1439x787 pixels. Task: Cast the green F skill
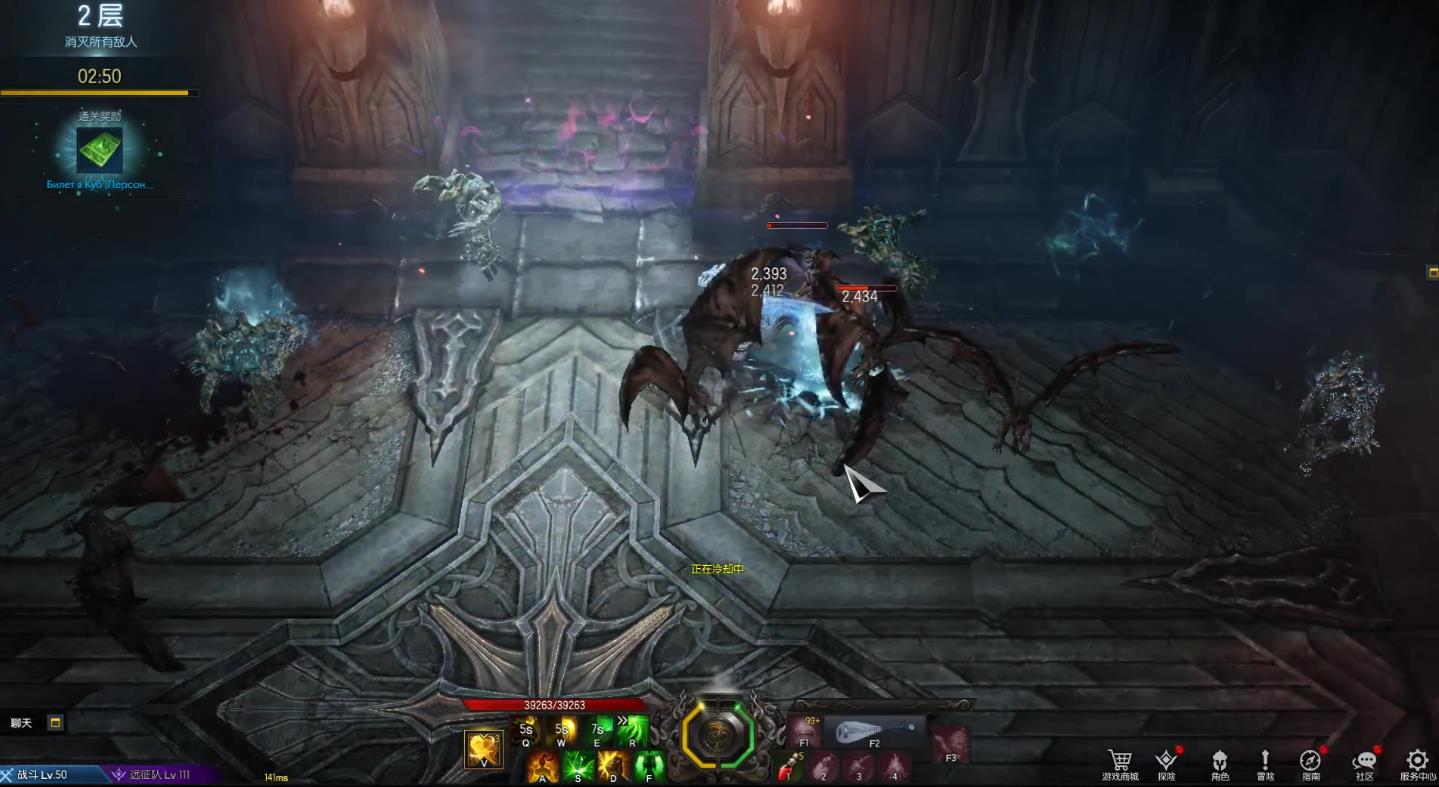pyautogui.click(x=649, y=766)
